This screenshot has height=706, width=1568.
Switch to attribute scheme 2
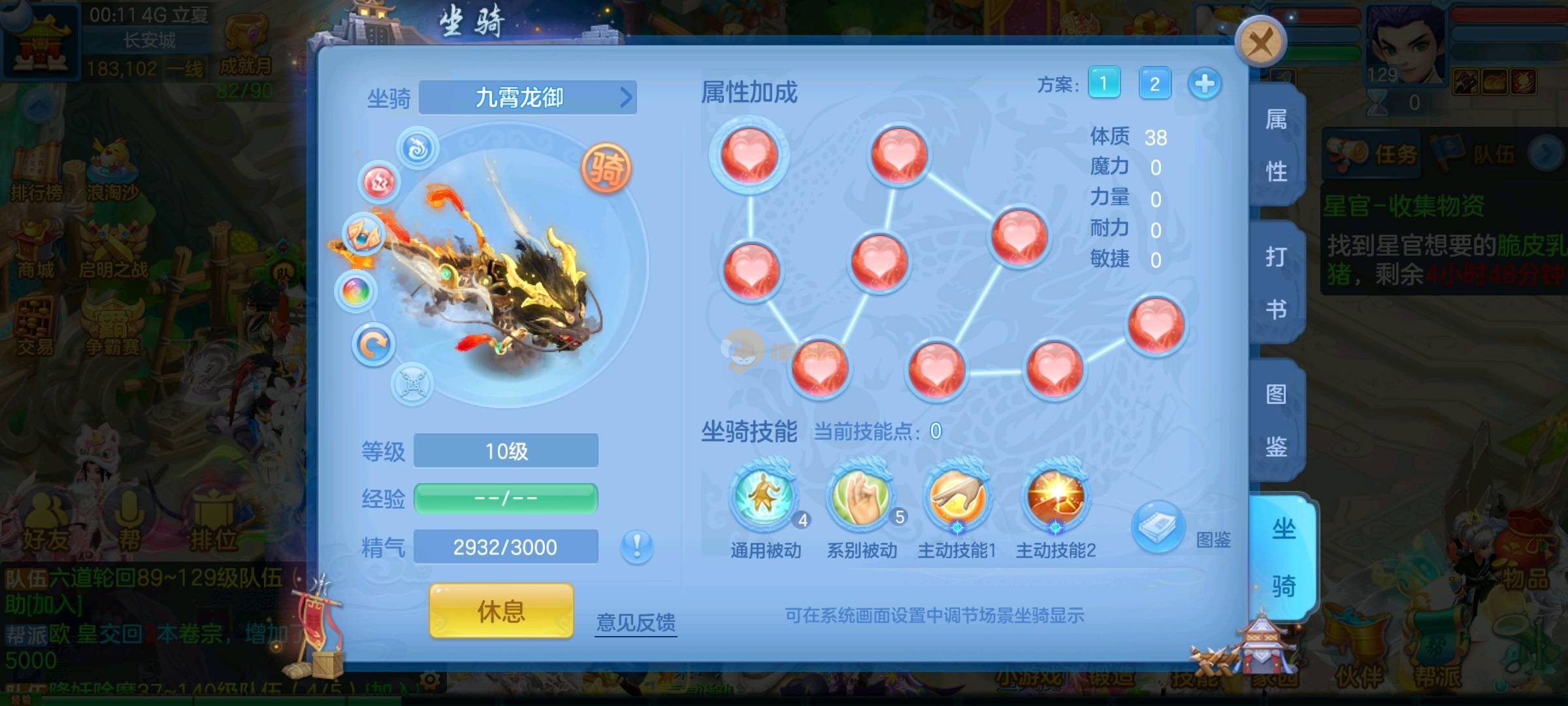1154,84
